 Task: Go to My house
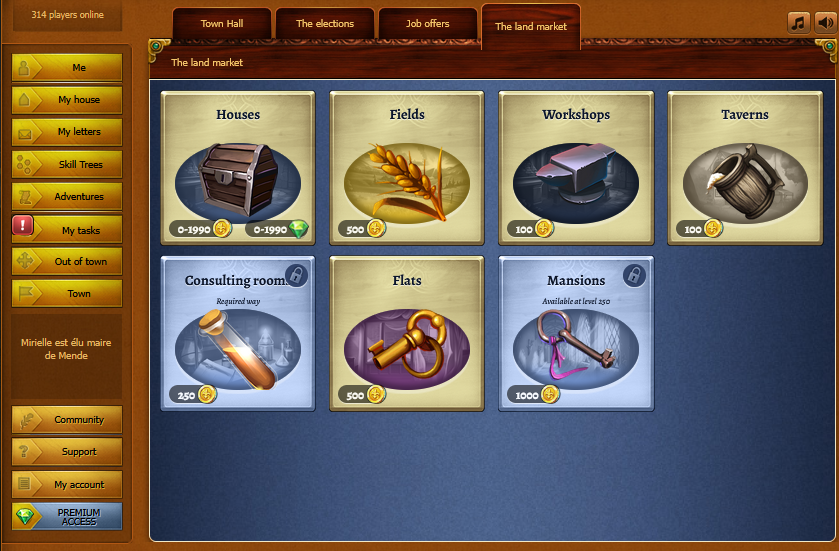(67, 99)
